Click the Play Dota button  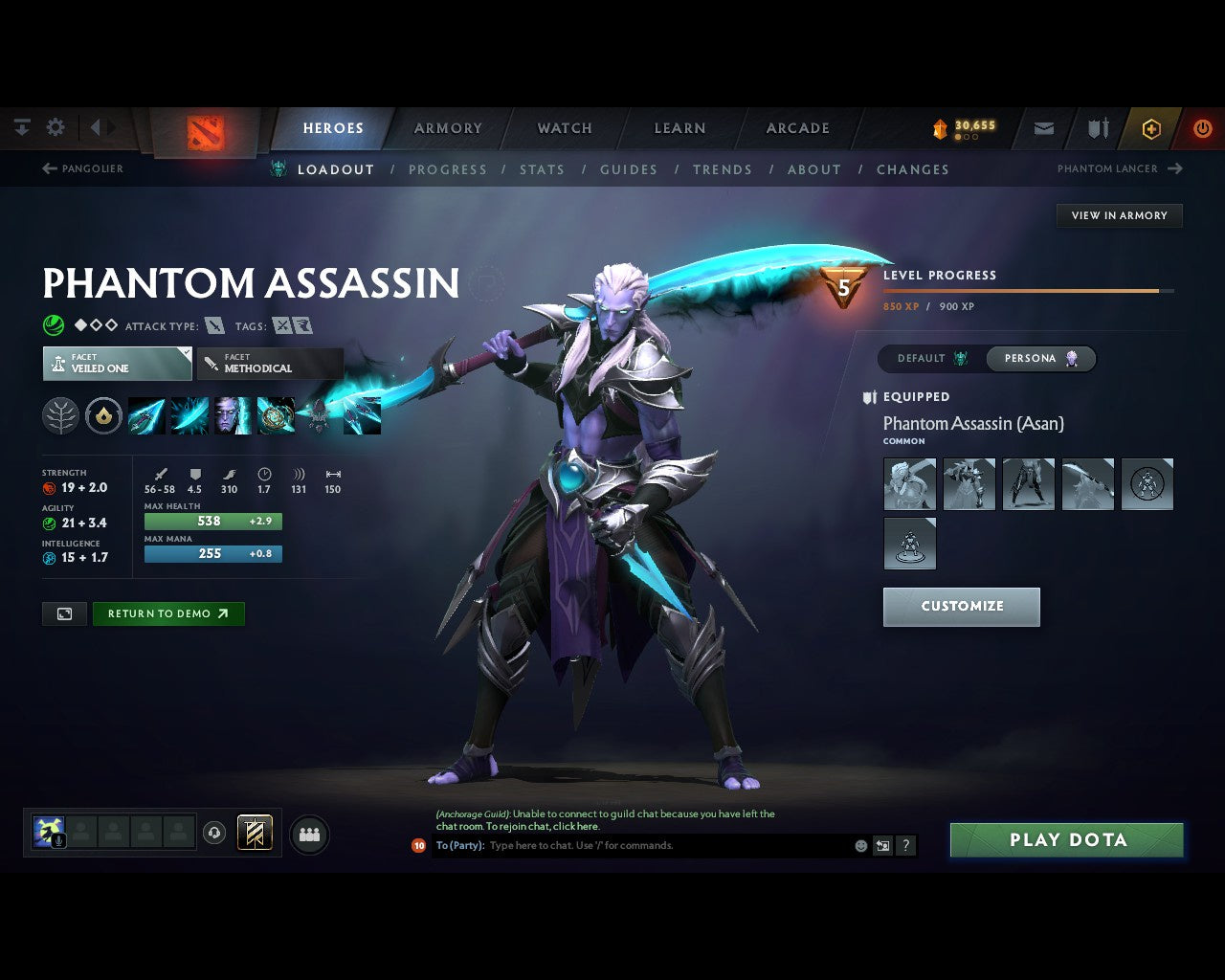tap(1066, 840)
